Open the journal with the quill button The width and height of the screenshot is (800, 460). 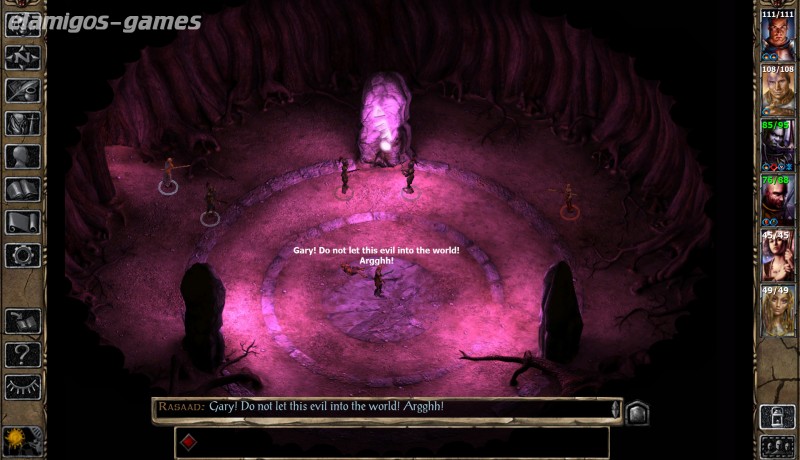coord(22,91)
